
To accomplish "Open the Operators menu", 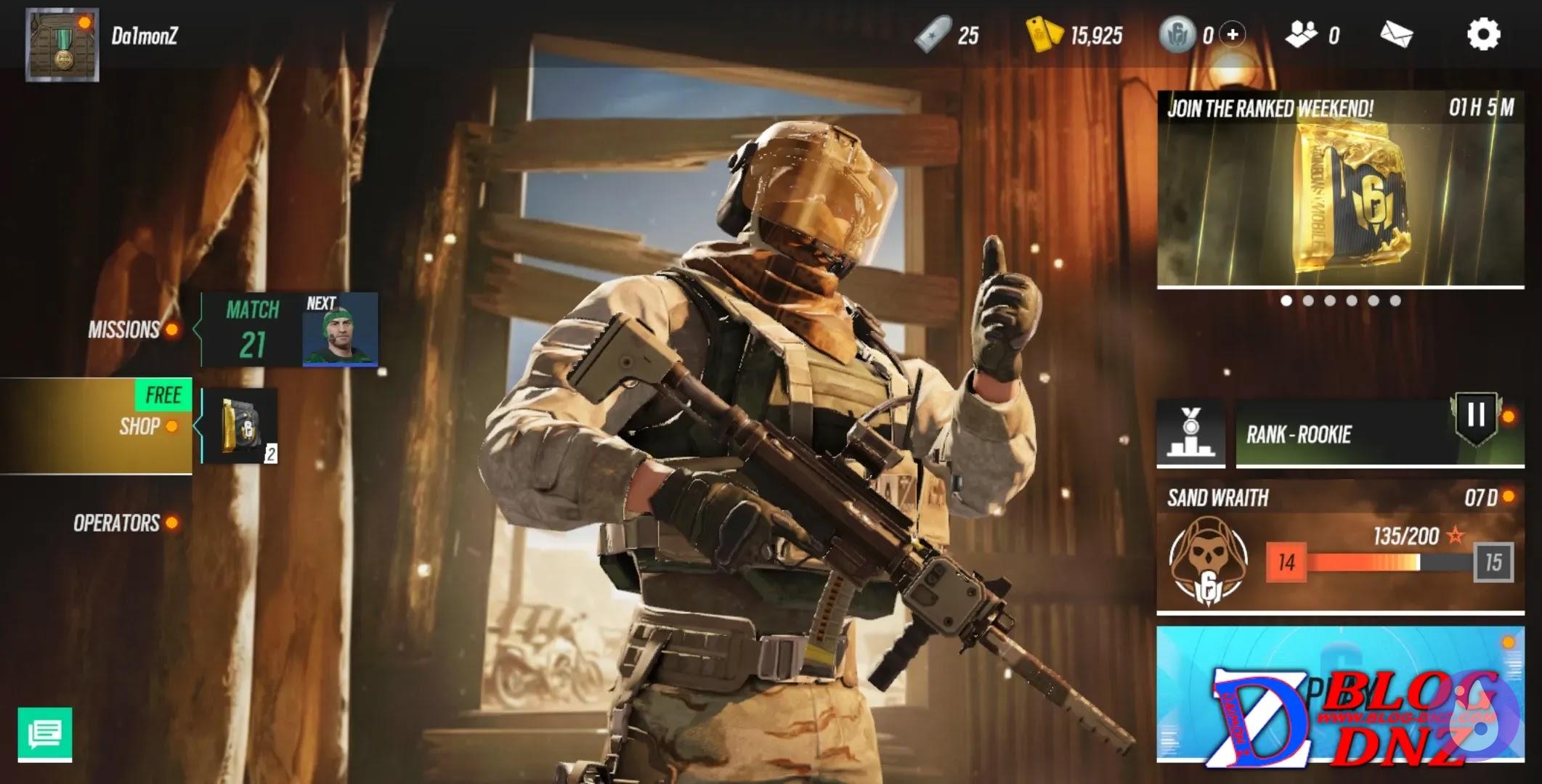I will coord(116,523).
